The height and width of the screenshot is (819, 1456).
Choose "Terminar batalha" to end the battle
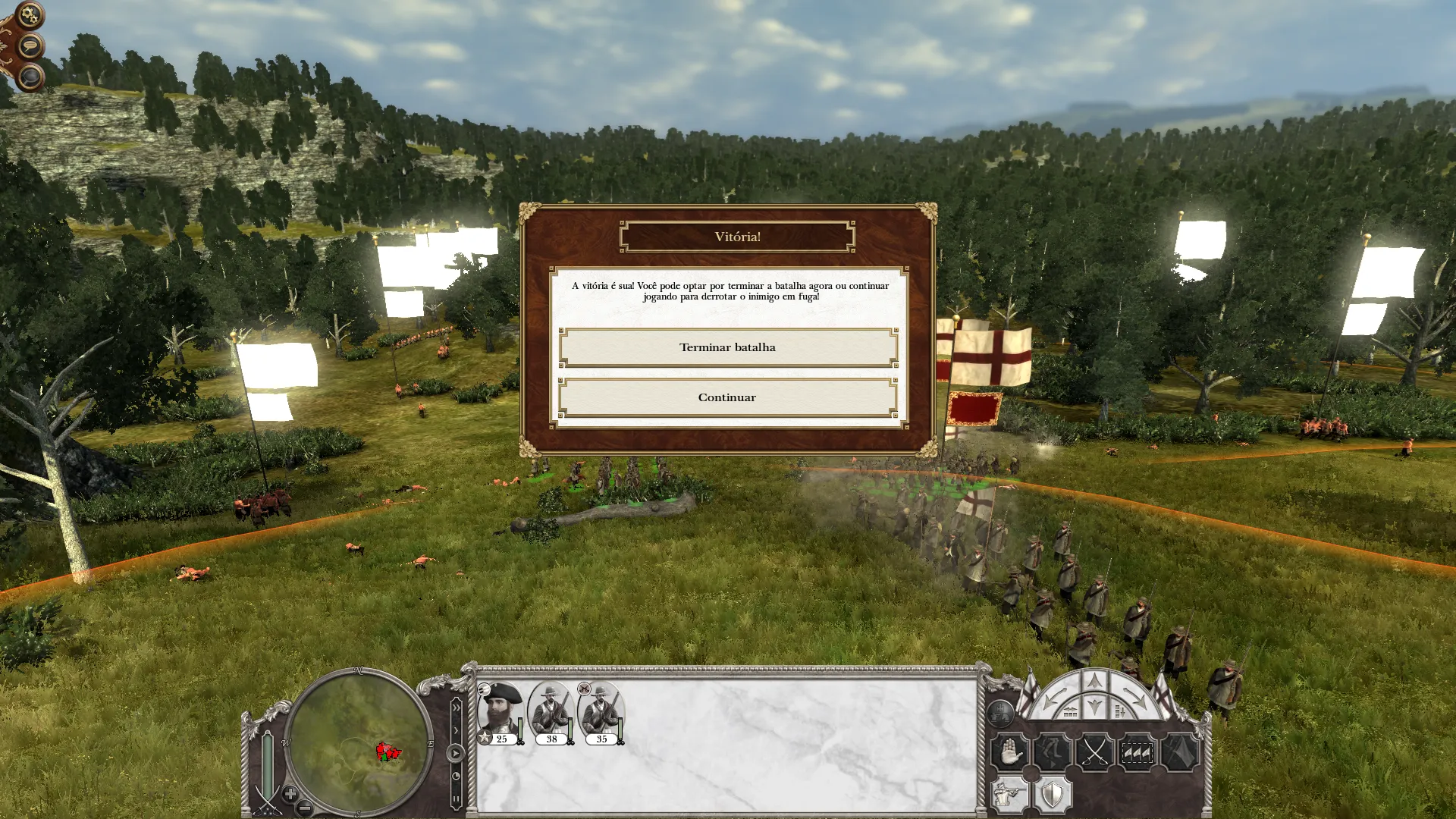tap(728, 347)
